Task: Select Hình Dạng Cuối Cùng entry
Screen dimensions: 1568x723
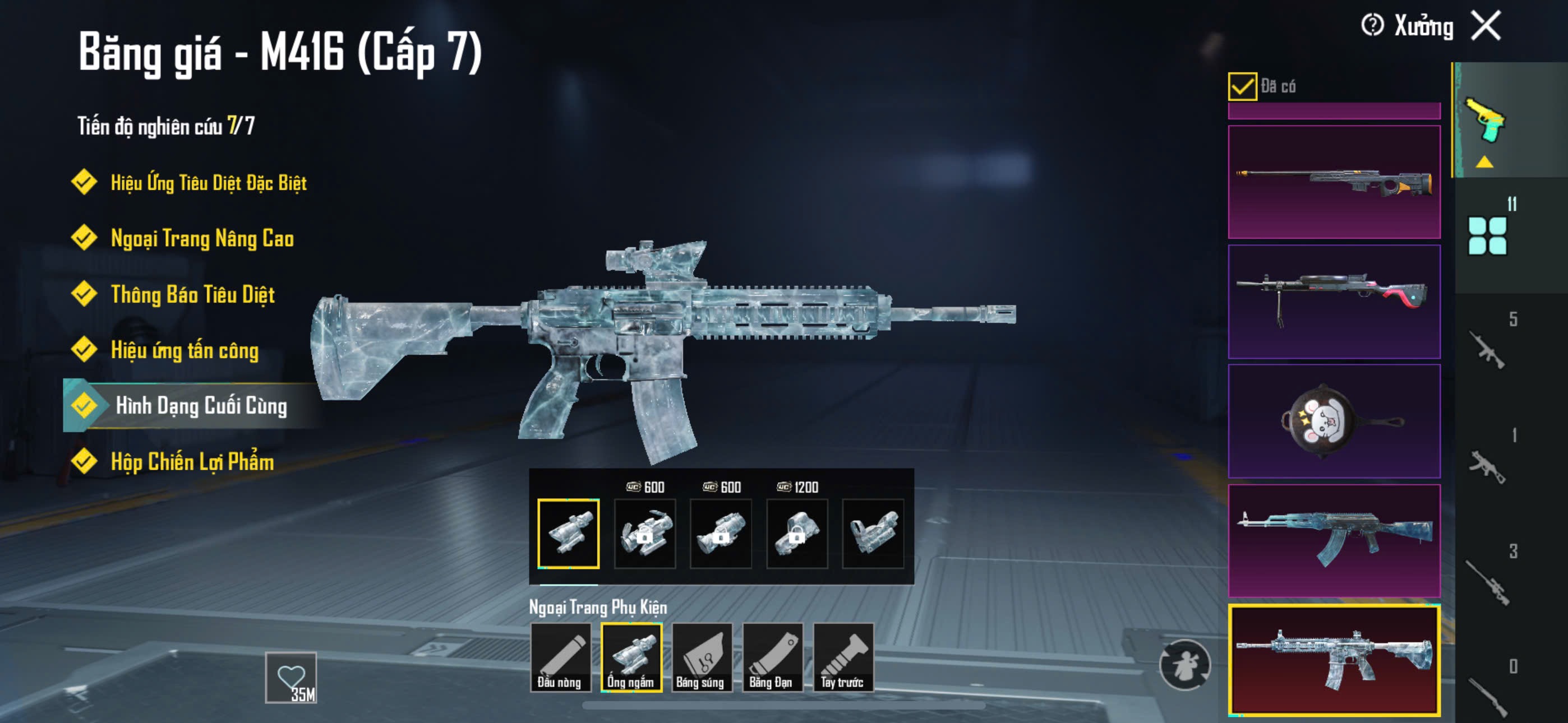Action: pos(201,406)
